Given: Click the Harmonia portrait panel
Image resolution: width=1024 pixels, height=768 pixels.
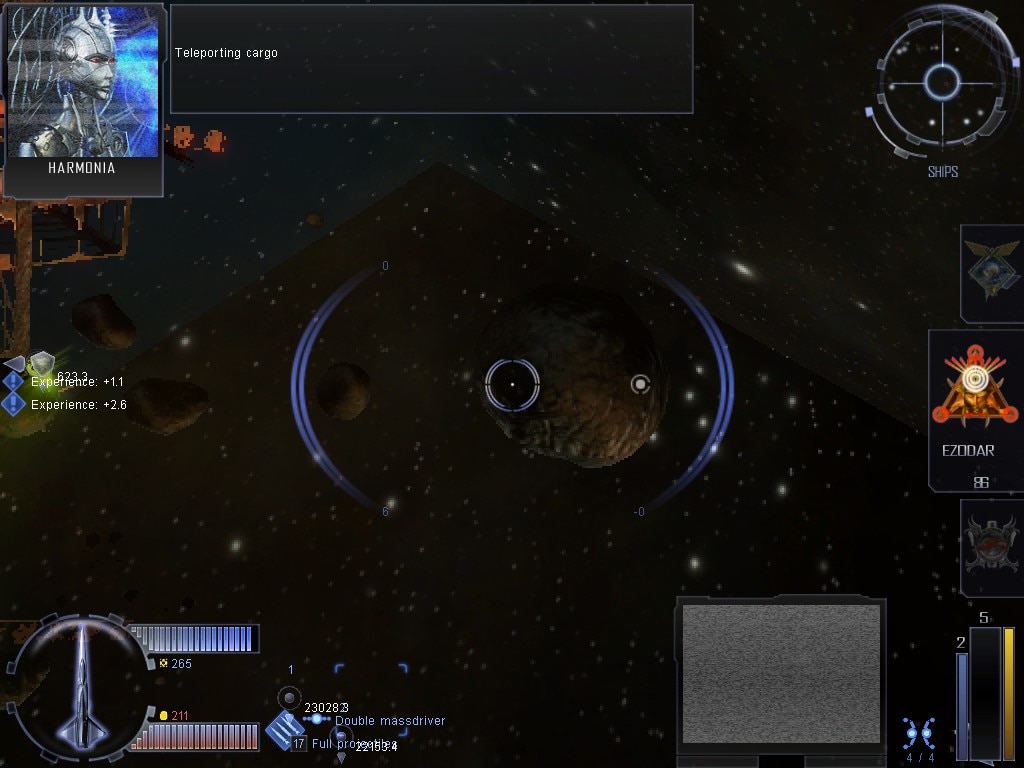Looking at the screenshot, I should (x=83, y=98).
